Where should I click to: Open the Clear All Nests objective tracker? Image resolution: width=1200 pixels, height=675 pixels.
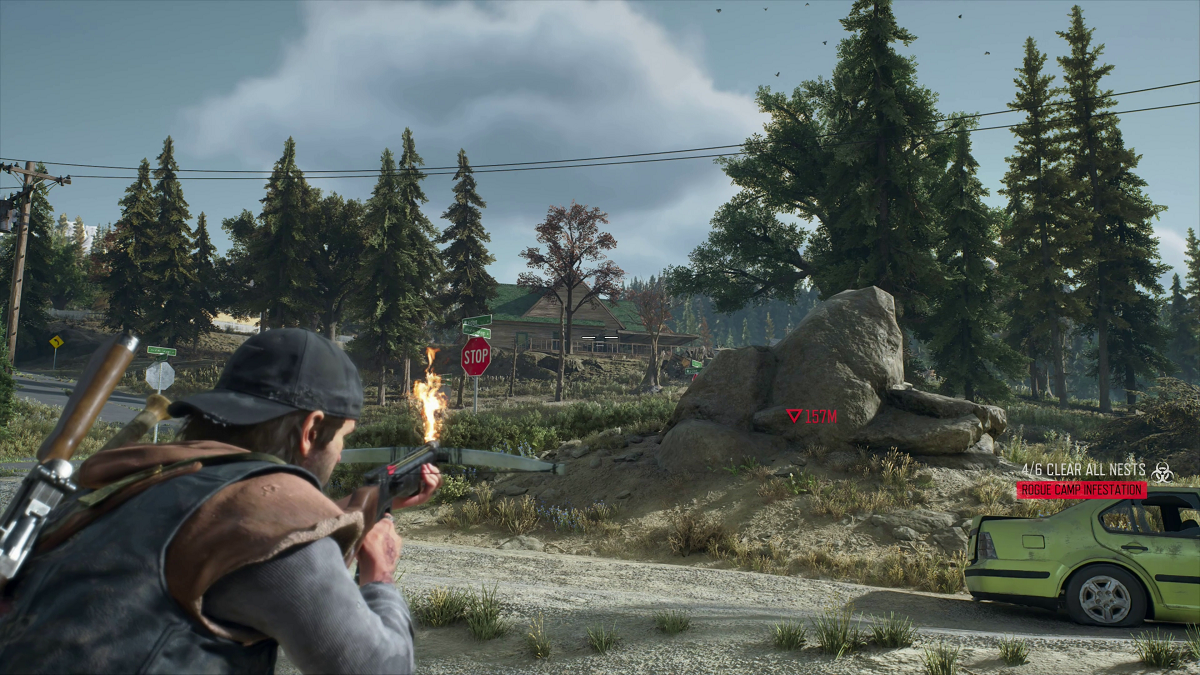(x=1083, y=469)
